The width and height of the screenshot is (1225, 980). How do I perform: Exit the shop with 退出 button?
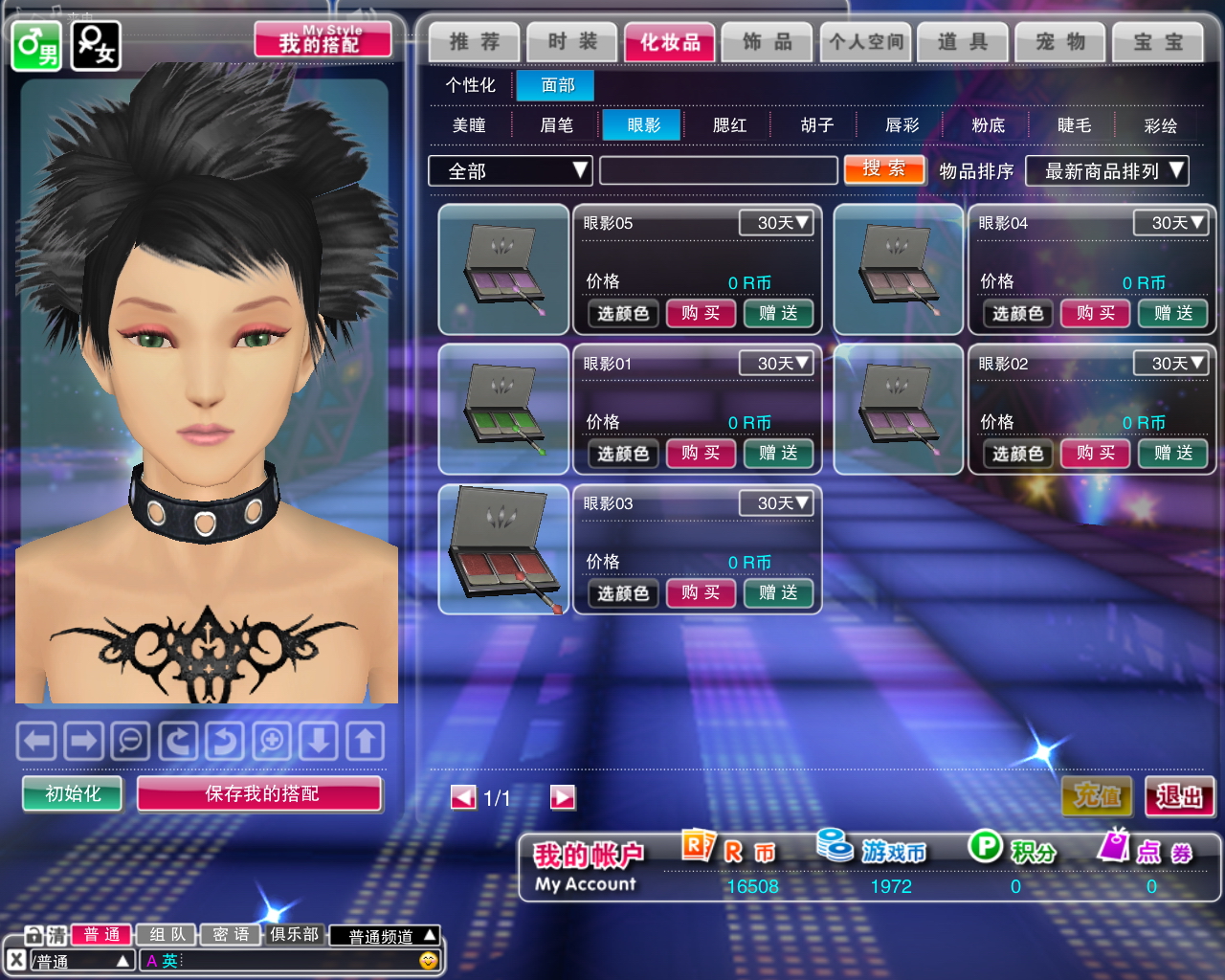point(1179,796)
